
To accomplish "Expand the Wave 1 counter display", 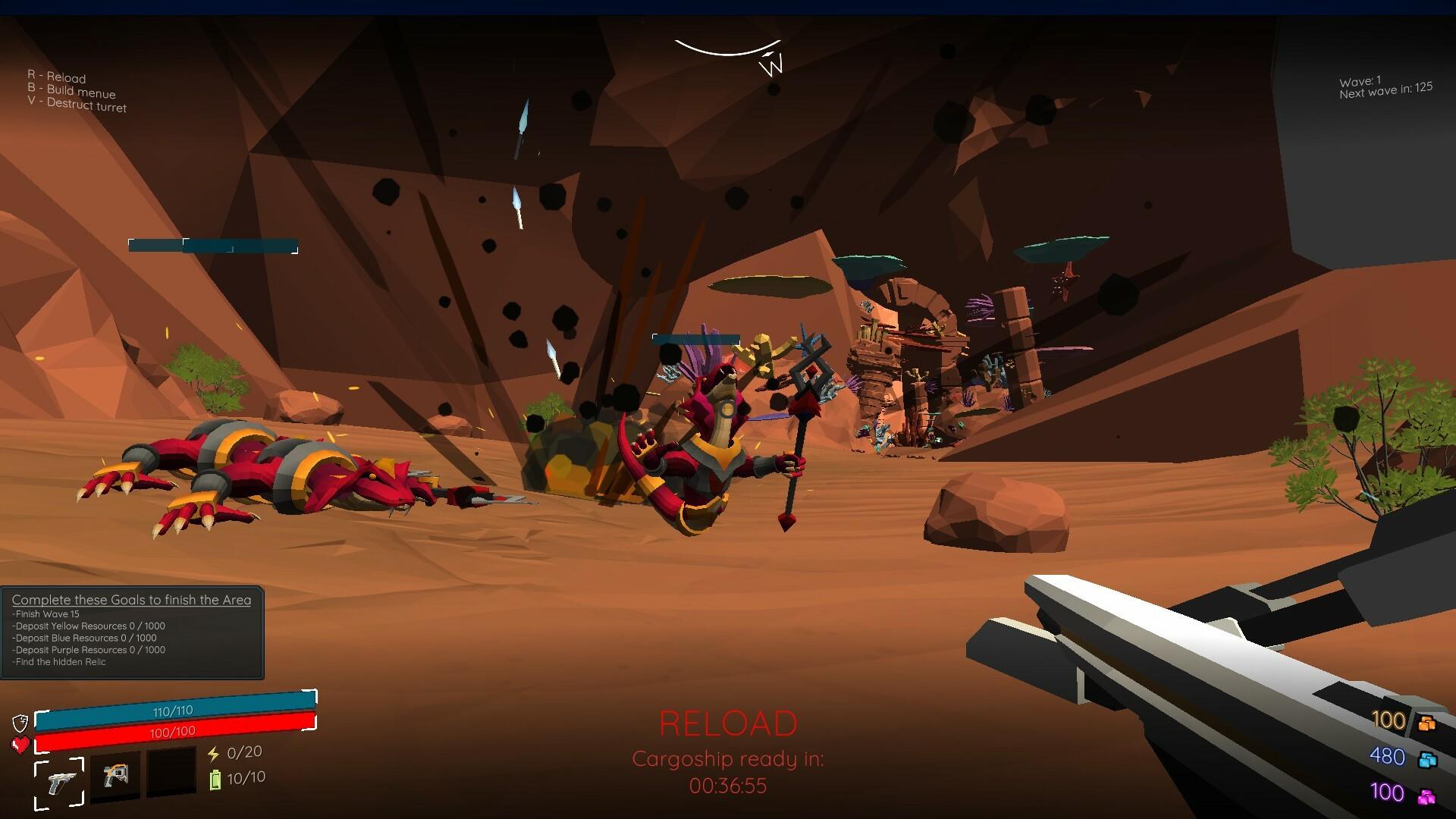I will click(x=1361, y=79).
